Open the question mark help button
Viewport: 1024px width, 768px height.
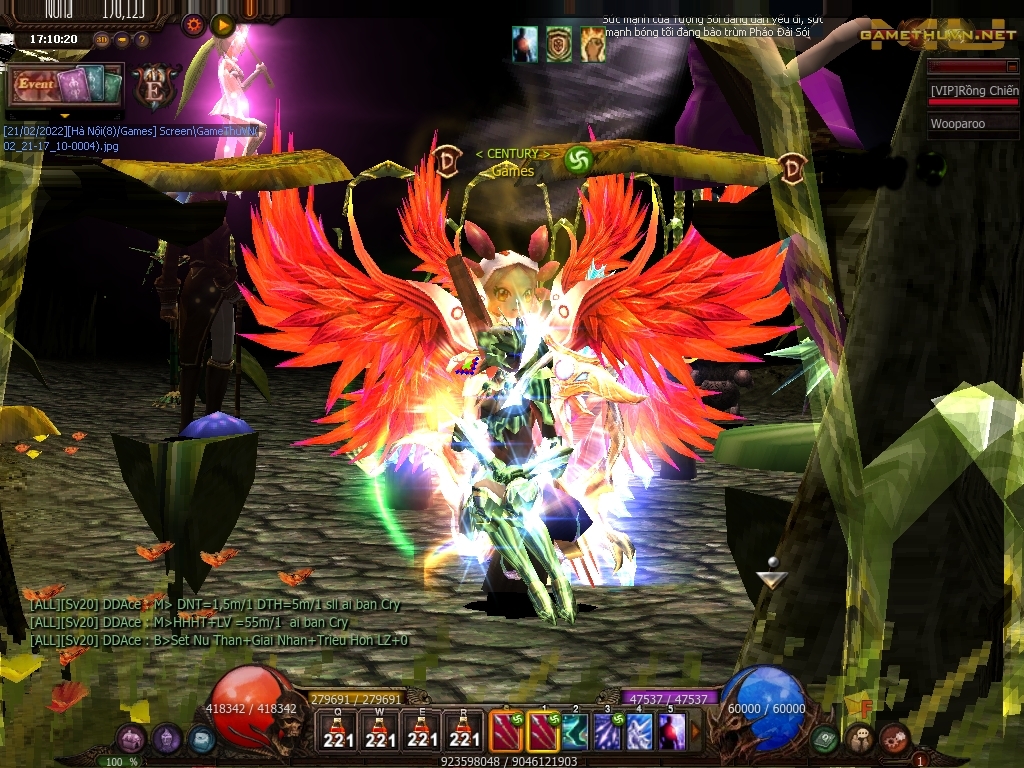tap(141, 40)
